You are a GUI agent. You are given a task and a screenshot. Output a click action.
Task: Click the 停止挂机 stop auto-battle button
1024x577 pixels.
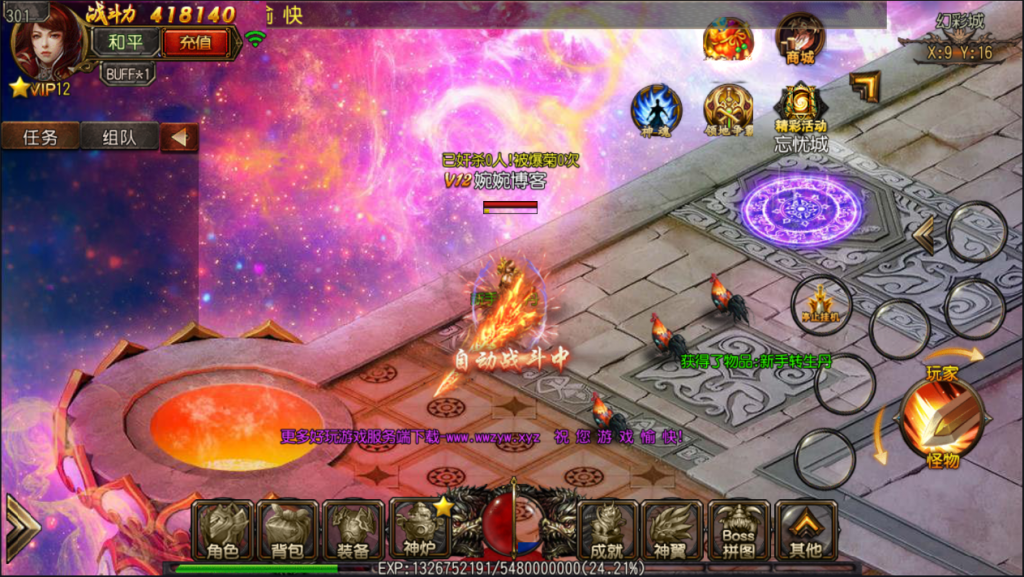click(821, 304)
